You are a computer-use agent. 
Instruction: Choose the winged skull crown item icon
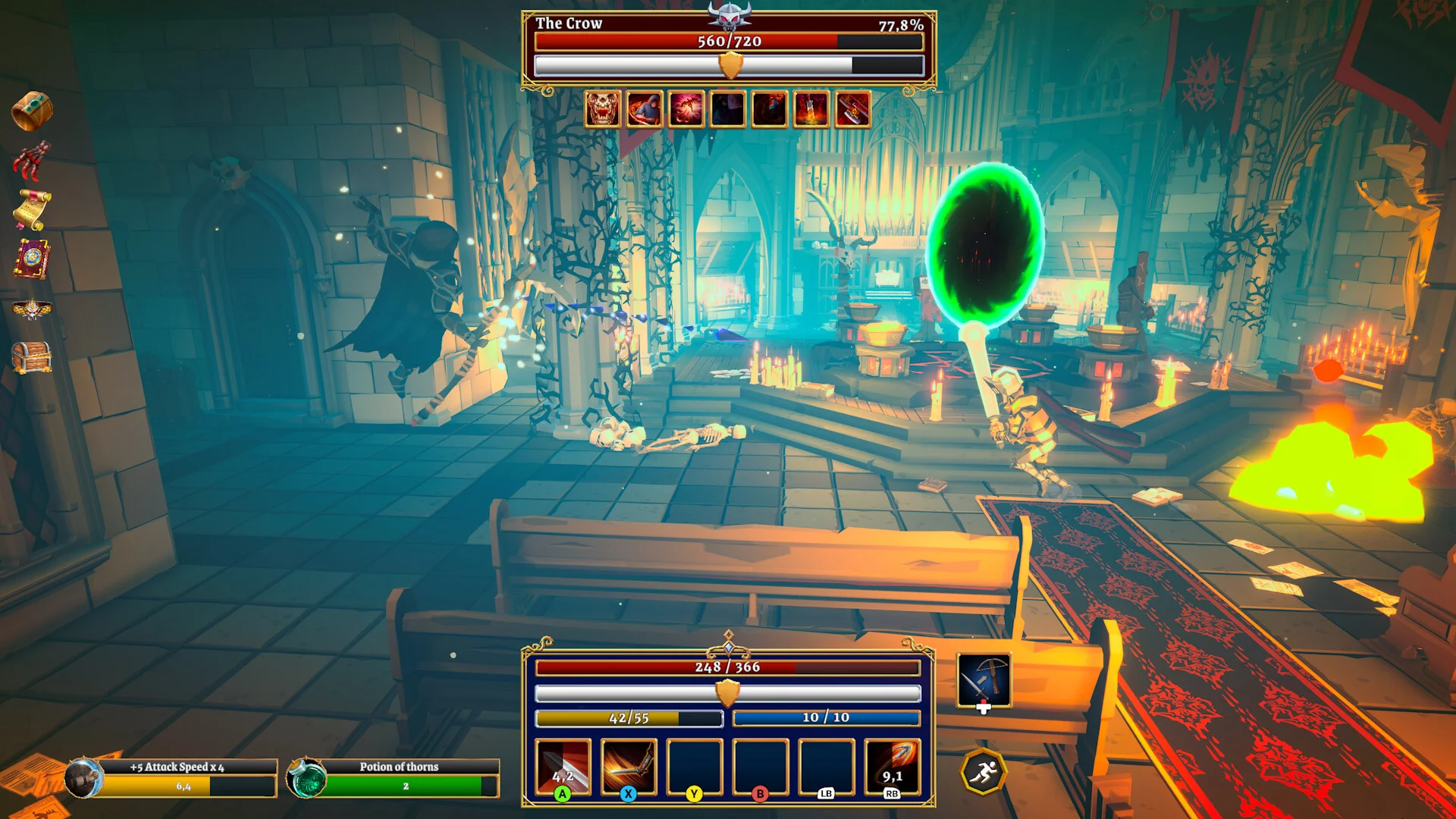coord(32,309)
